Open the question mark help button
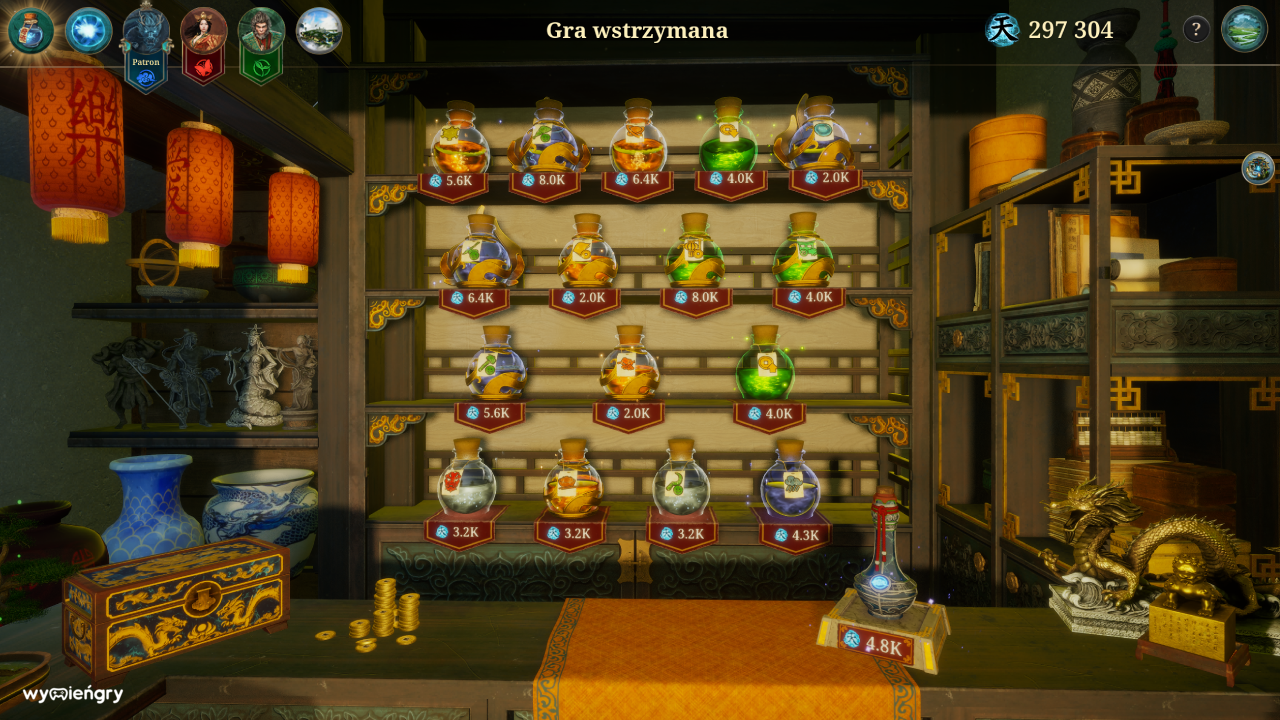Viewport: 1280px width, 720px height. pyautogui.click(x=1196, y=30)
